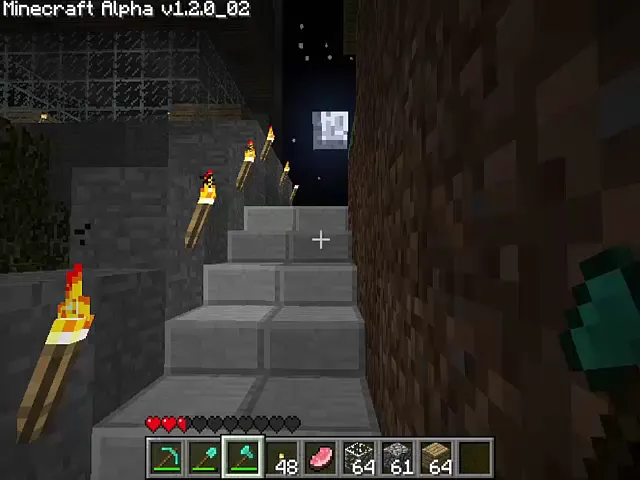The width and height of the screenshot is (640, 480).
Task: Pick the raw porkchop slot
Action: [321, 458]
